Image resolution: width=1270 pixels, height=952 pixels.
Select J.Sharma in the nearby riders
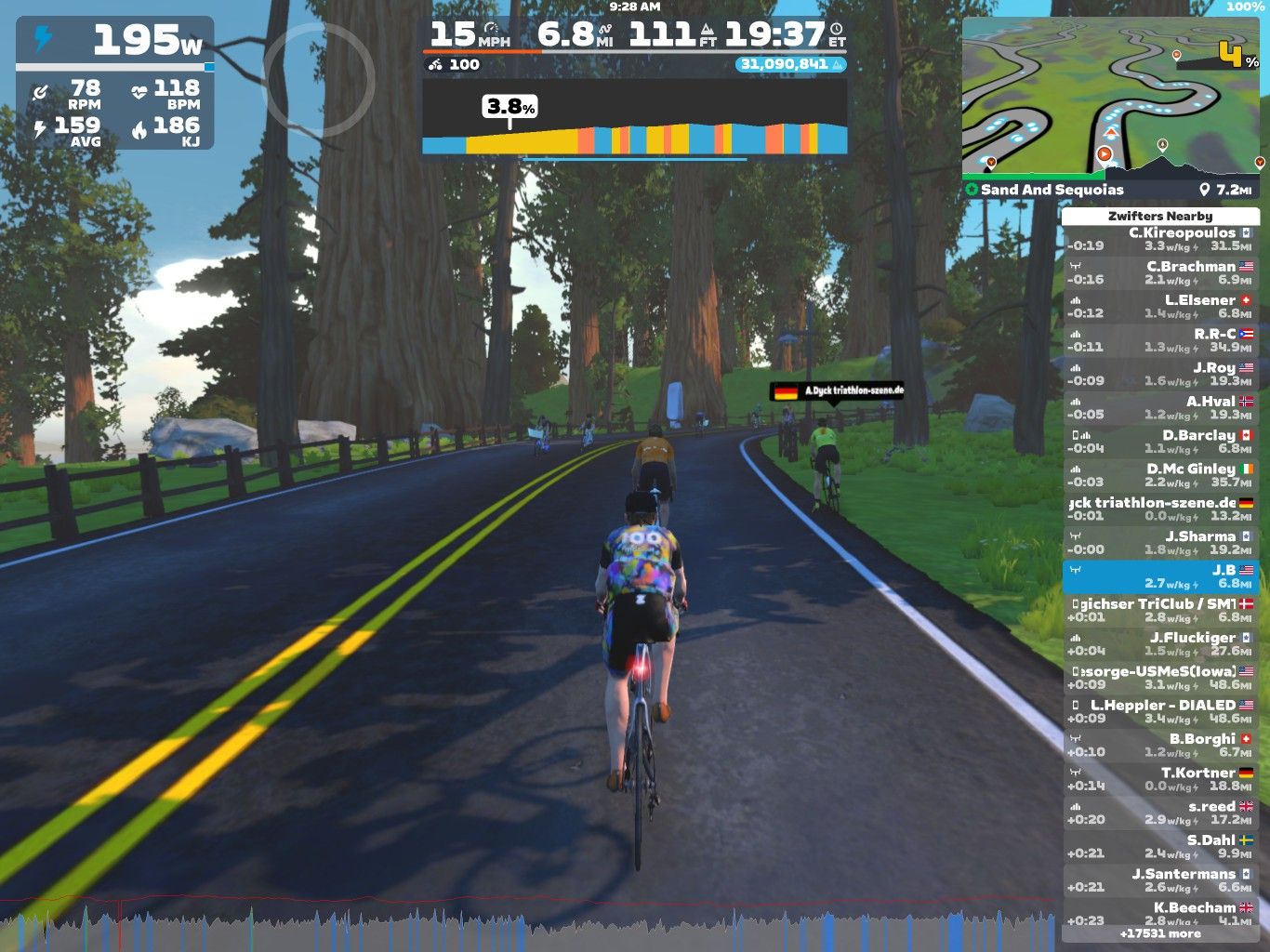click(1160, 543)
